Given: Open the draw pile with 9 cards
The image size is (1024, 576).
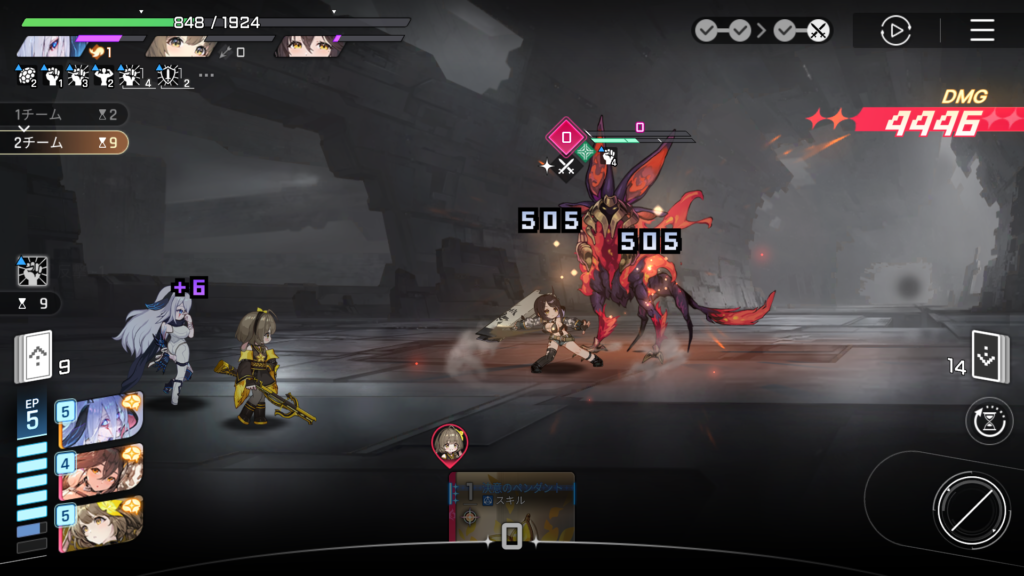Looking at the screenshot, I should (x=33, y=359).
